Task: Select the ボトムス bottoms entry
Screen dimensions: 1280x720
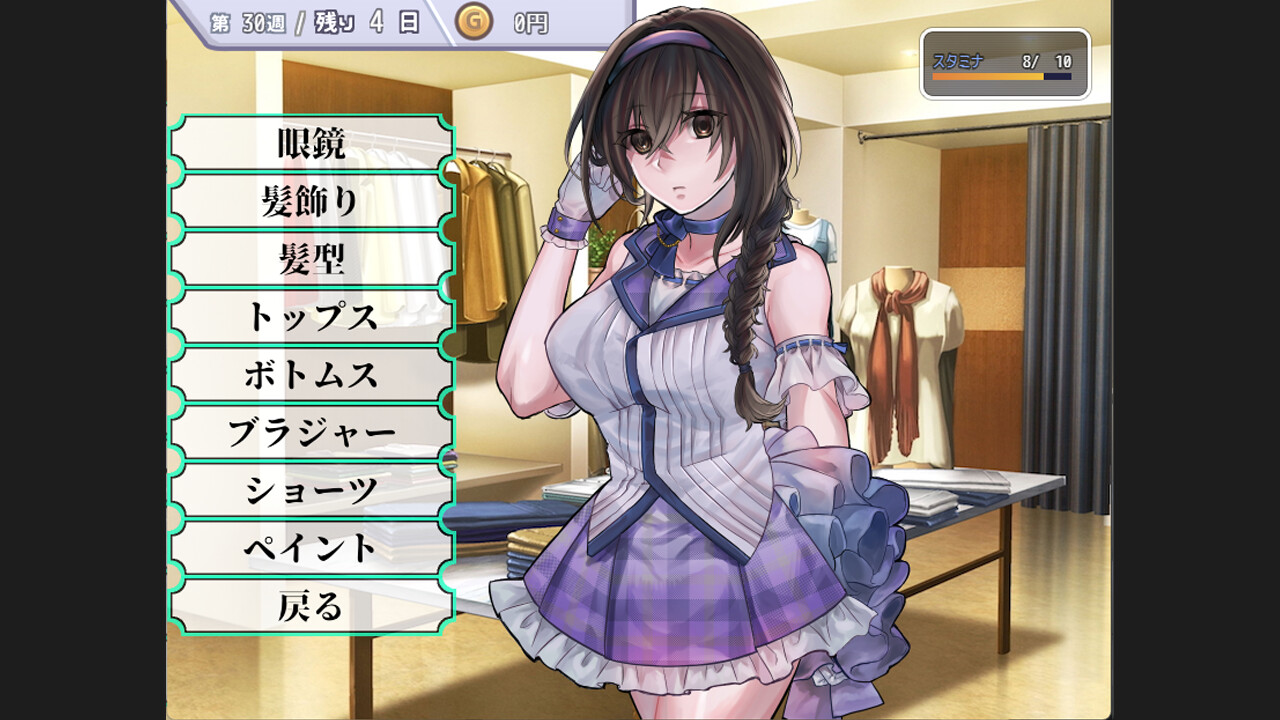Action: tap(311, 375)
